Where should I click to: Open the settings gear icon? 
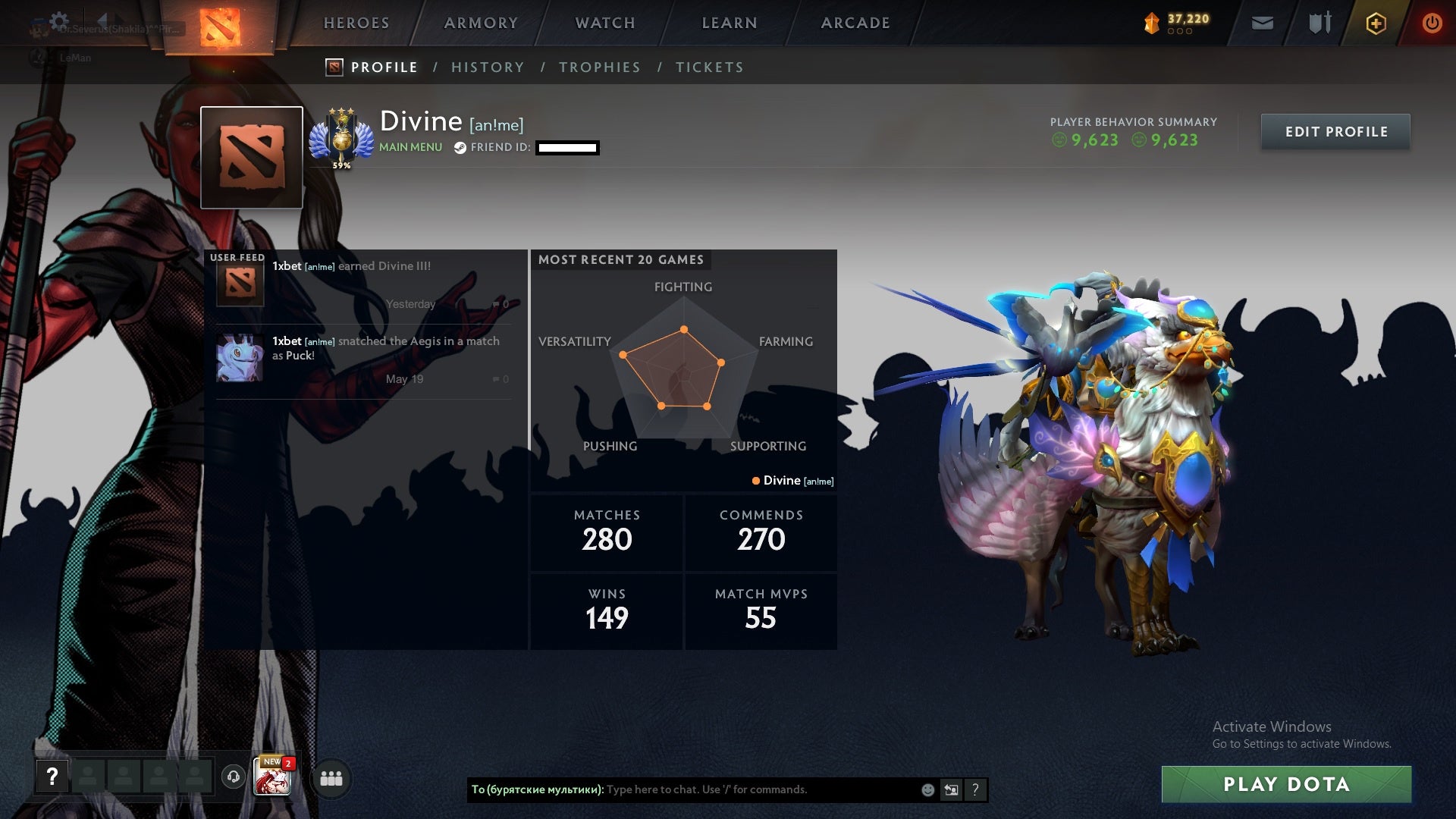[59, 21]
